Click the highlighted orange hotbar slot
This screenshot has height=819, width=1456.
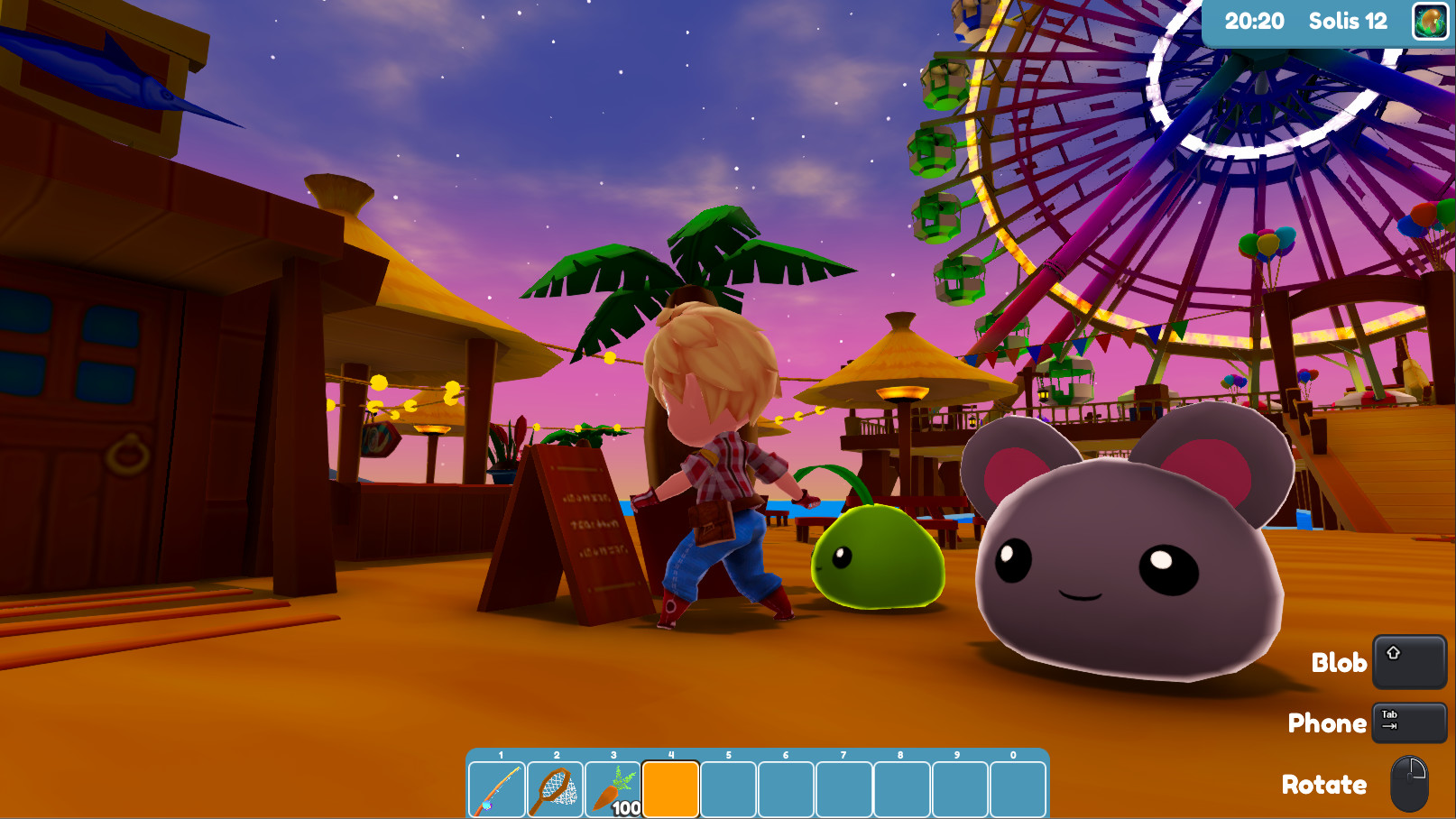[670, 790]
